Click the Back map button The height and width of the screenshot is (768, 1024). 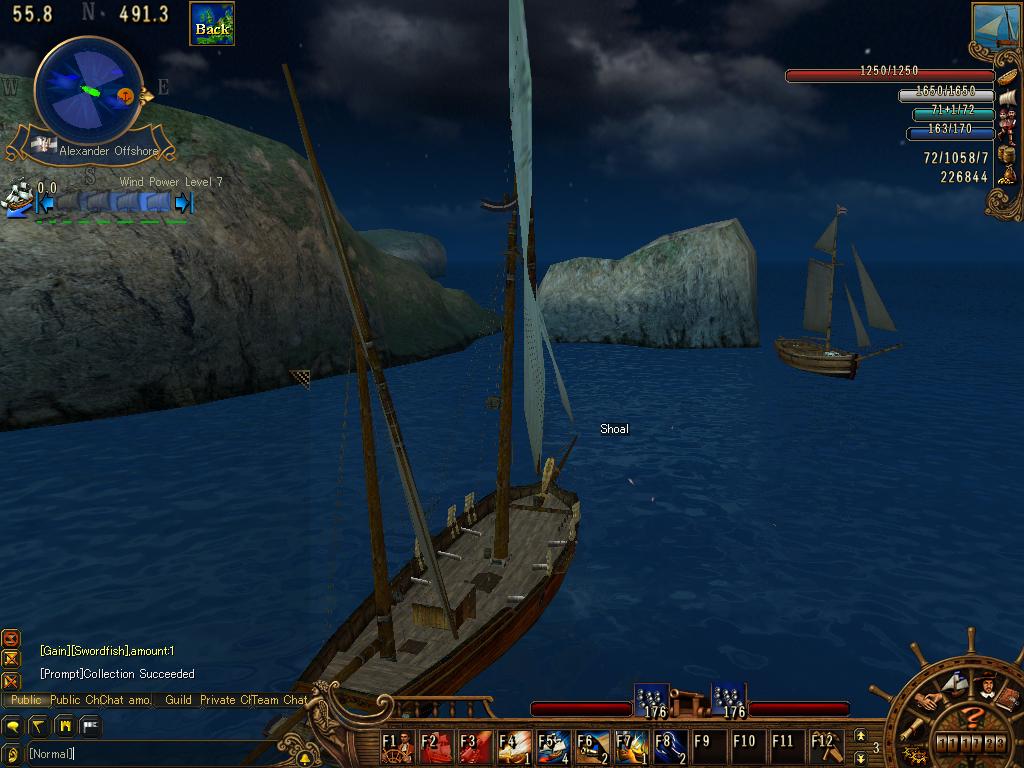pyautogui.click(x=212, y=24)
